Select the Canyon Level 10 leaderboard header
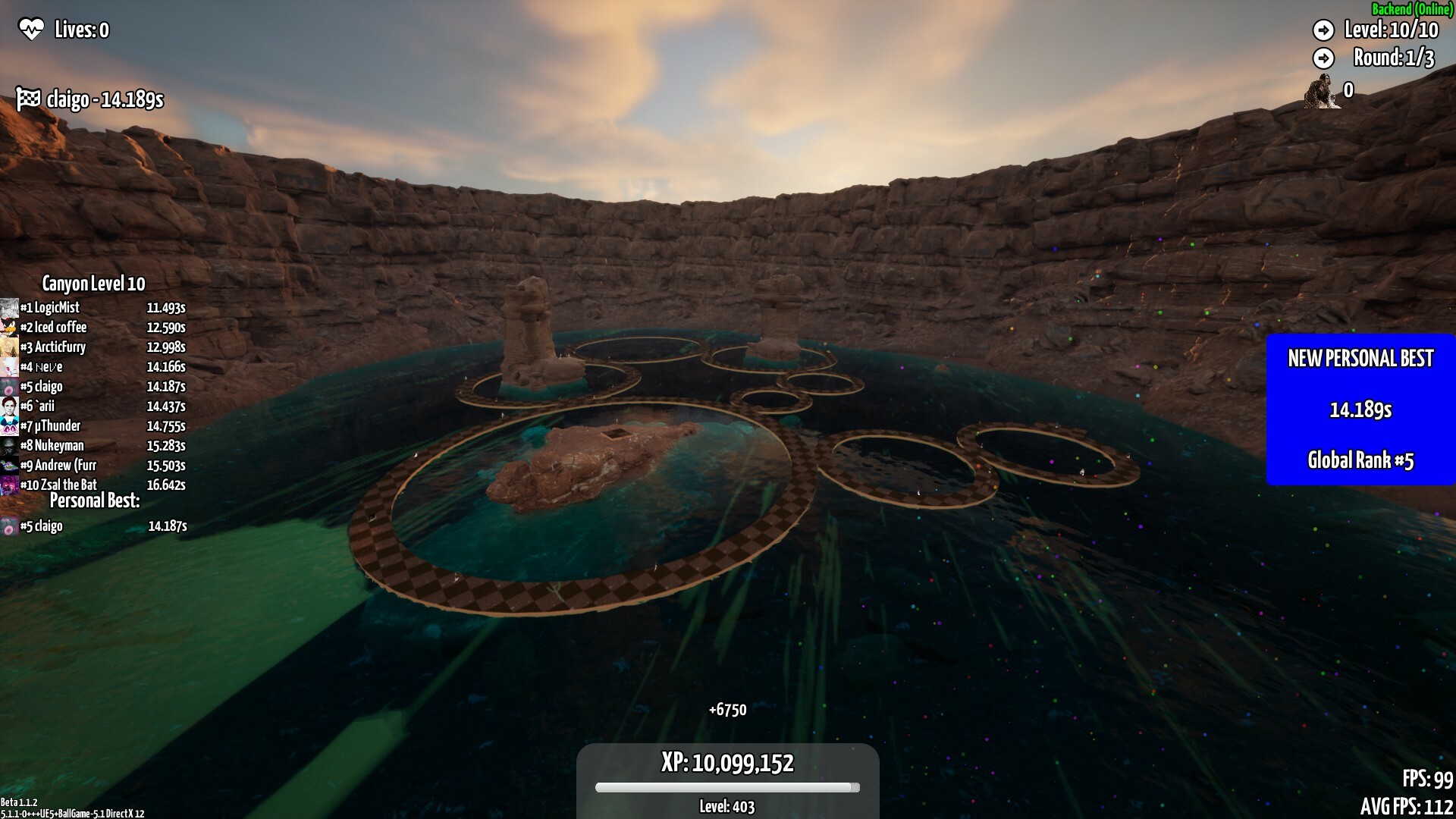The height and width of the screenshot is (819, 1456). 93,284
